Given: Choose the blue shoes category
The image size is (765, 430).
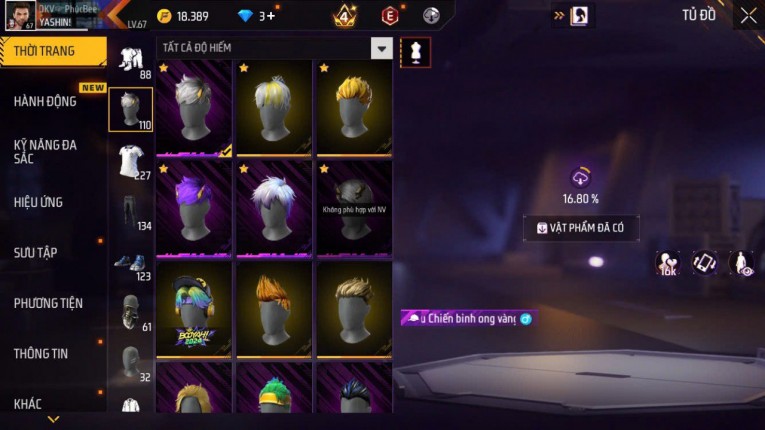Looking at the screenshot, I should tap(130, 262).
